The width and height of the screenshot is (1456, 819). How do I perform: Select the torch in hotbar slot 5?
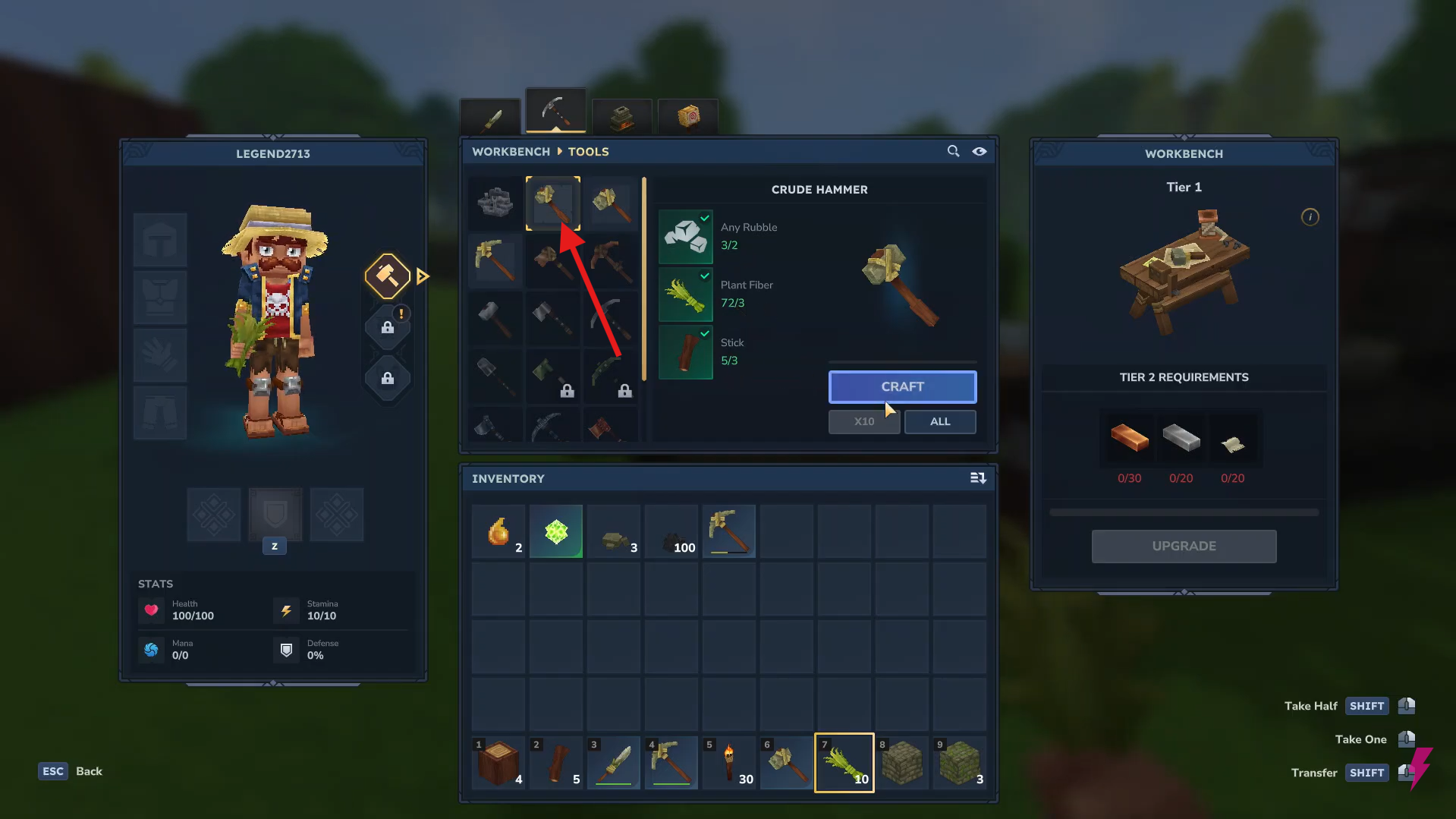pyautogui.click(x=728, y=762)
